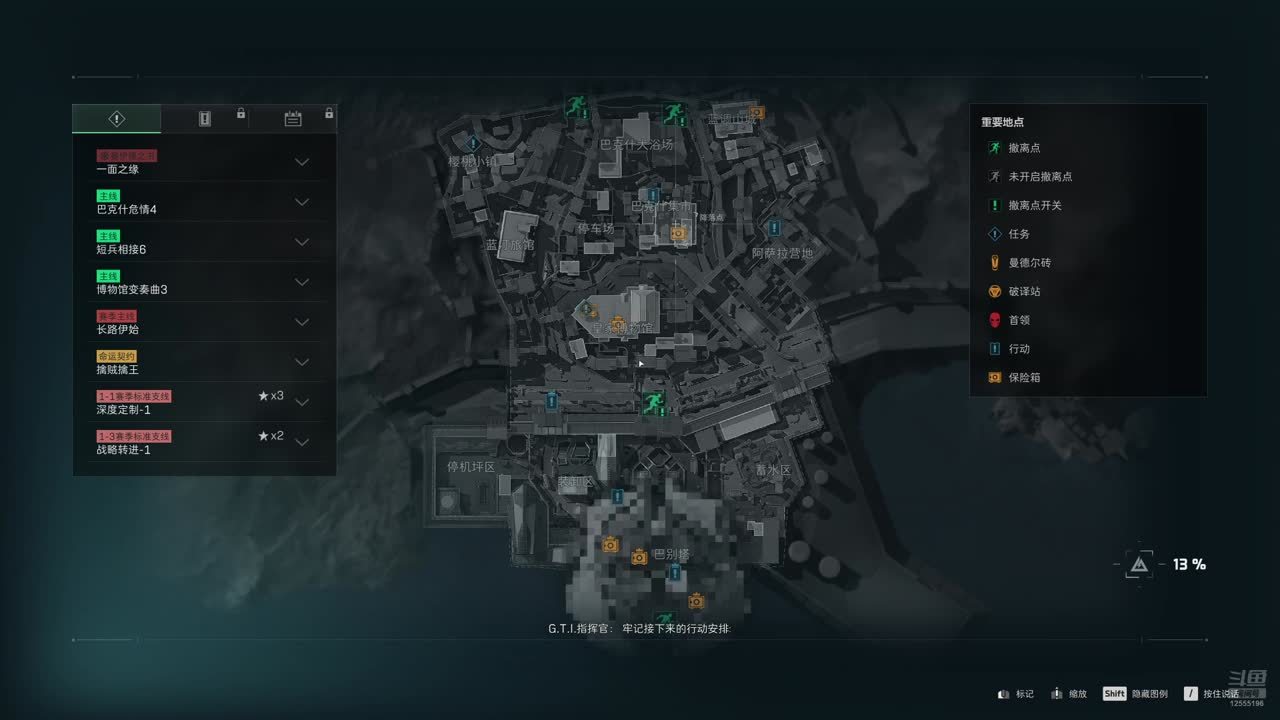Expand the 博物馆变奏曲3 quest
This screenshot has height=720, width=1280.
pyautogui.click(x=301, y=282)
